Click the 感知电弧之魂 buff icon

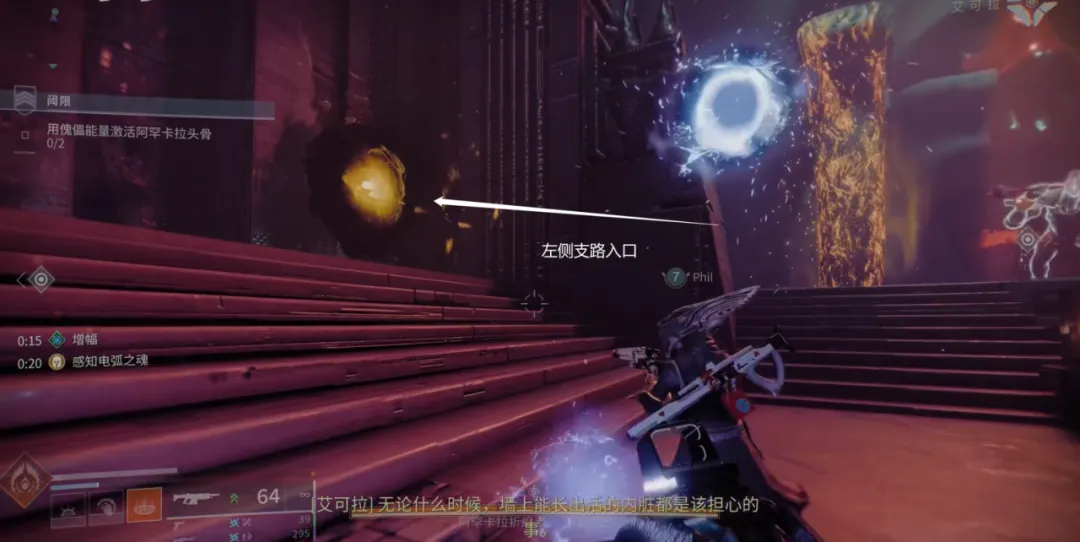click(x=56, y=362)
